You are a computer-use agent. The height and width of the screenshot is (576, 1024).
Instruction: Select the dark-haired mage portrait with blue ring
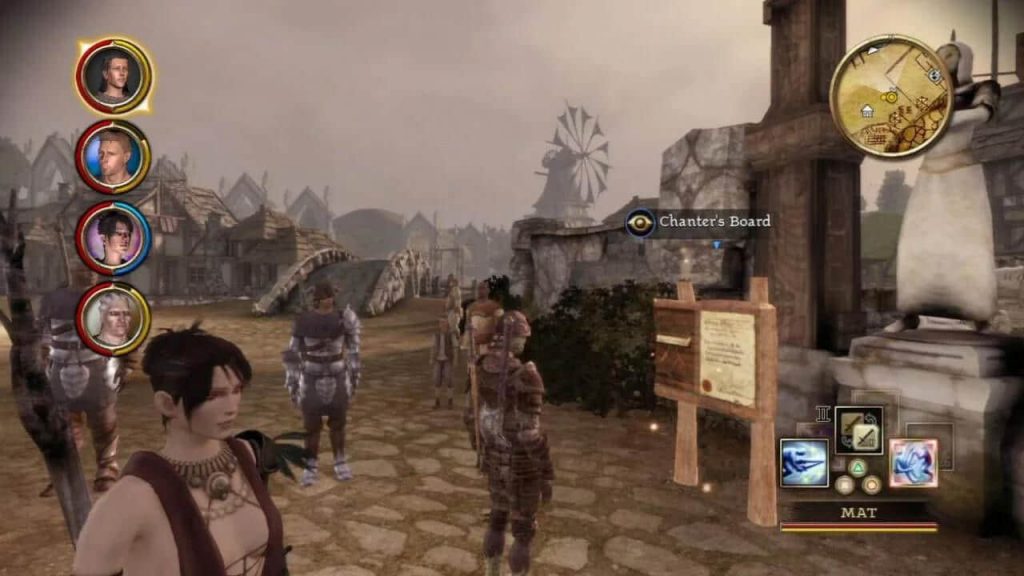coord(113,237)
